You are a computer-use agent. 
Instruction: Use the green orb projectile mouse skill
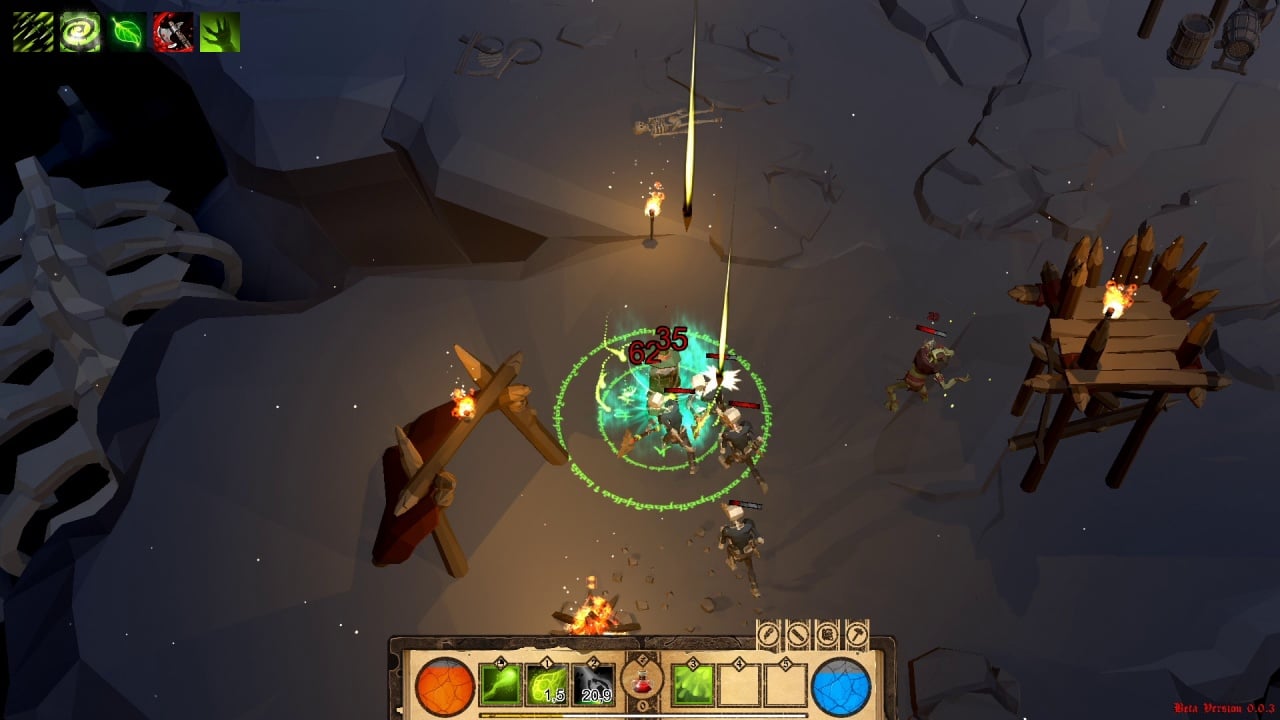500,685
